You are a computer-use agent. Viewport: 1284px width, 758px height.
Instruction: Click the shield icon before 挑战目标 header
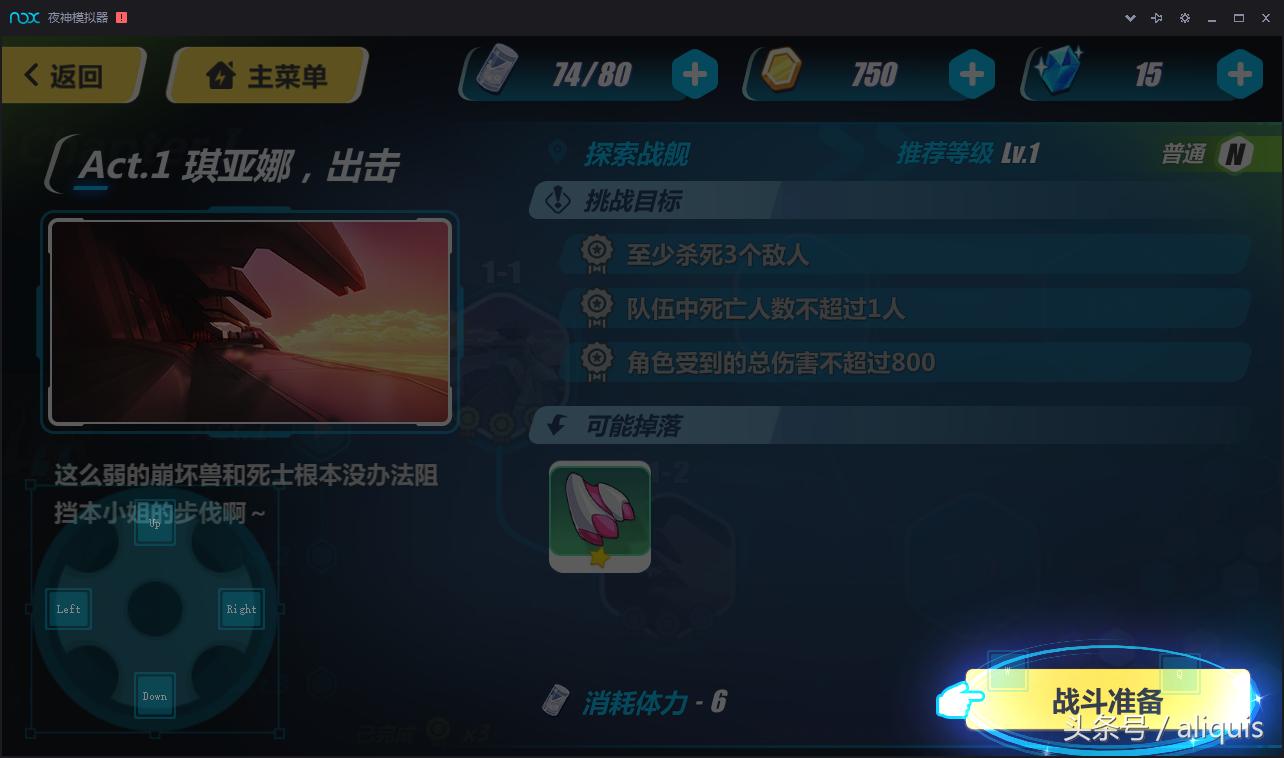[x=559, y=200]
